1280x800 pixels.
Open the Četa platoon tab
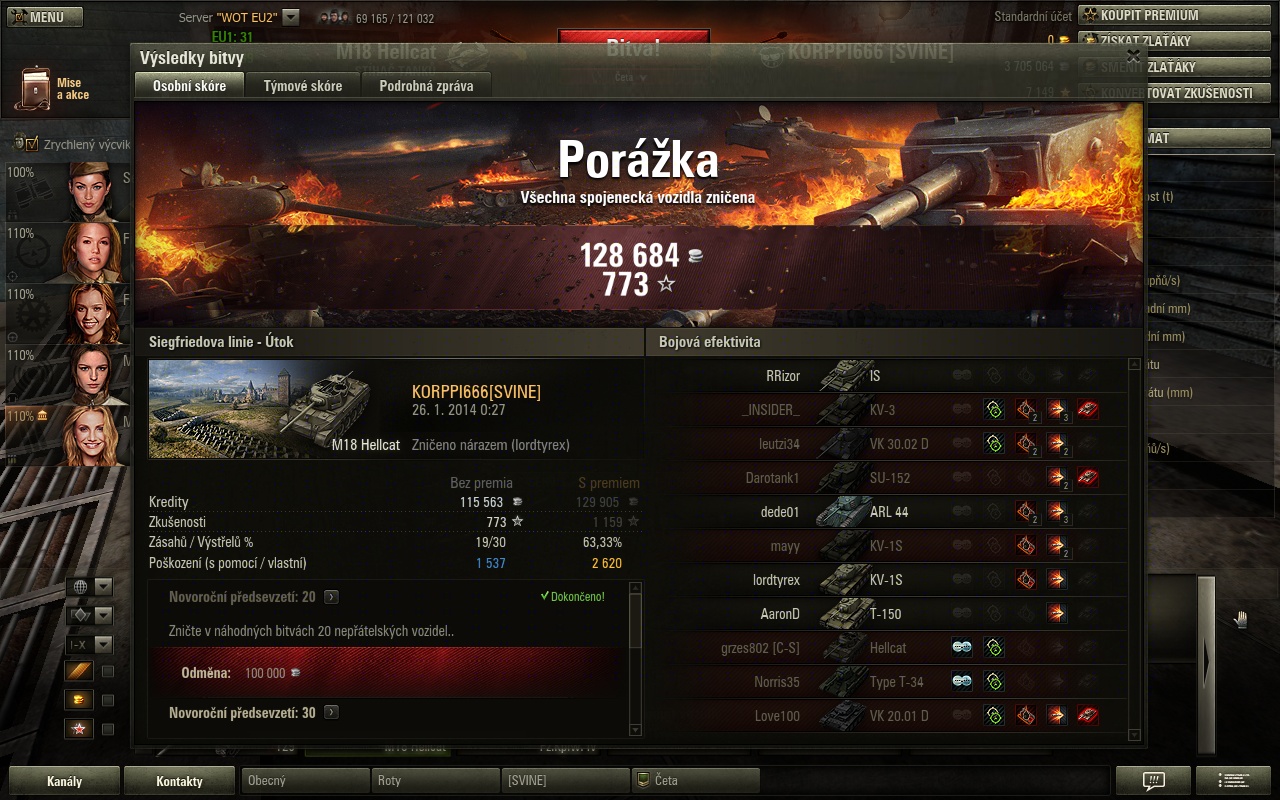[x=695, y=781]
